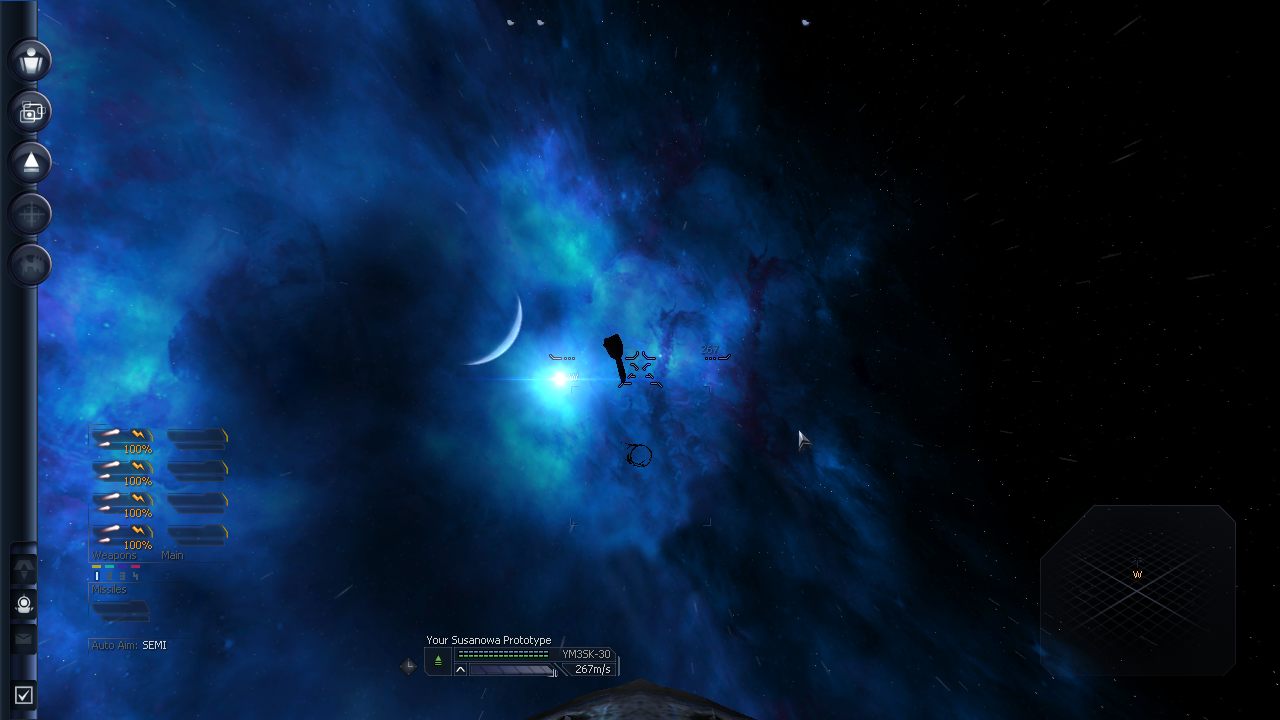Click the greyed-out crosshair grid sidebar icon
Image resolution: width=1280 pixels, height=720 pixels.
tap(31, 214)
